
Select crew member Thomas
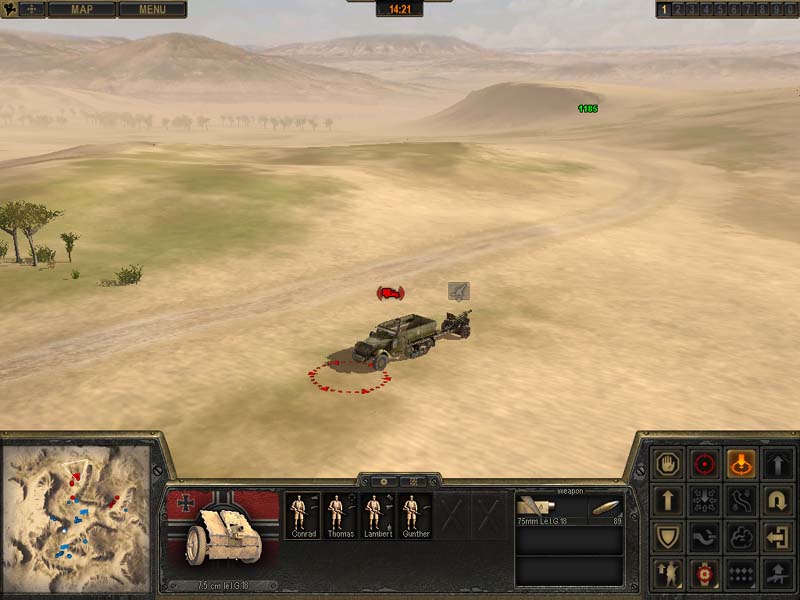coord(337,515)
